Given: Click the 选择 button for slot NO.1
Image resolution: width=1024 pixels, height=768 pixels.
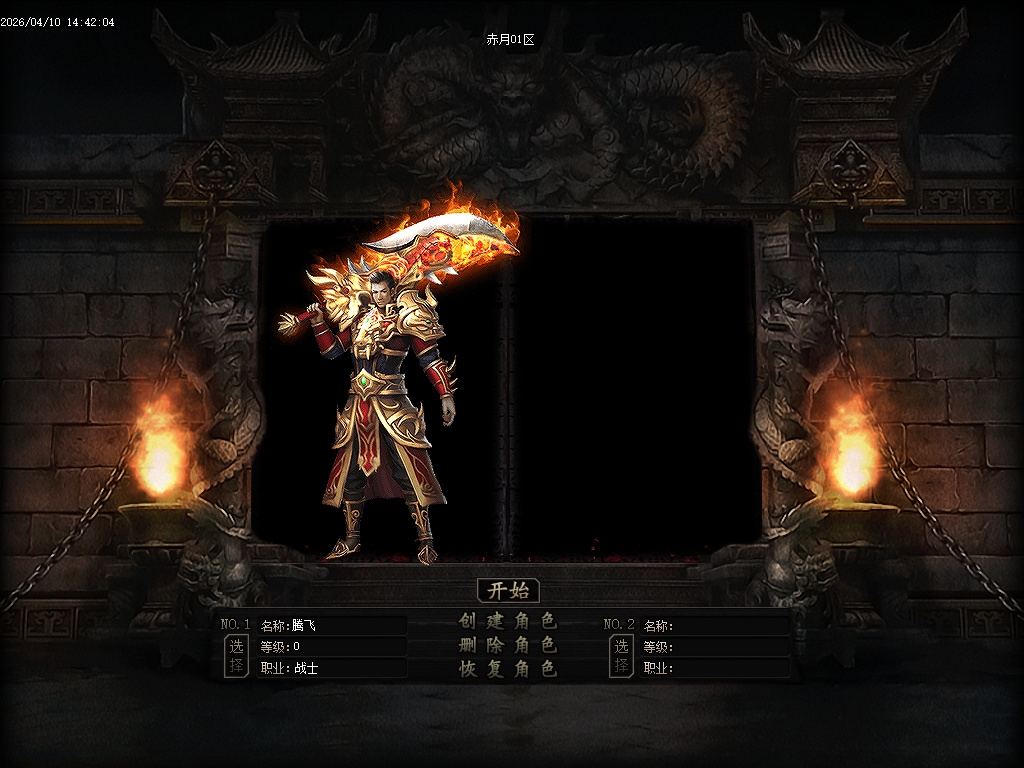Looking at the screenshot, I should (236, 656).
